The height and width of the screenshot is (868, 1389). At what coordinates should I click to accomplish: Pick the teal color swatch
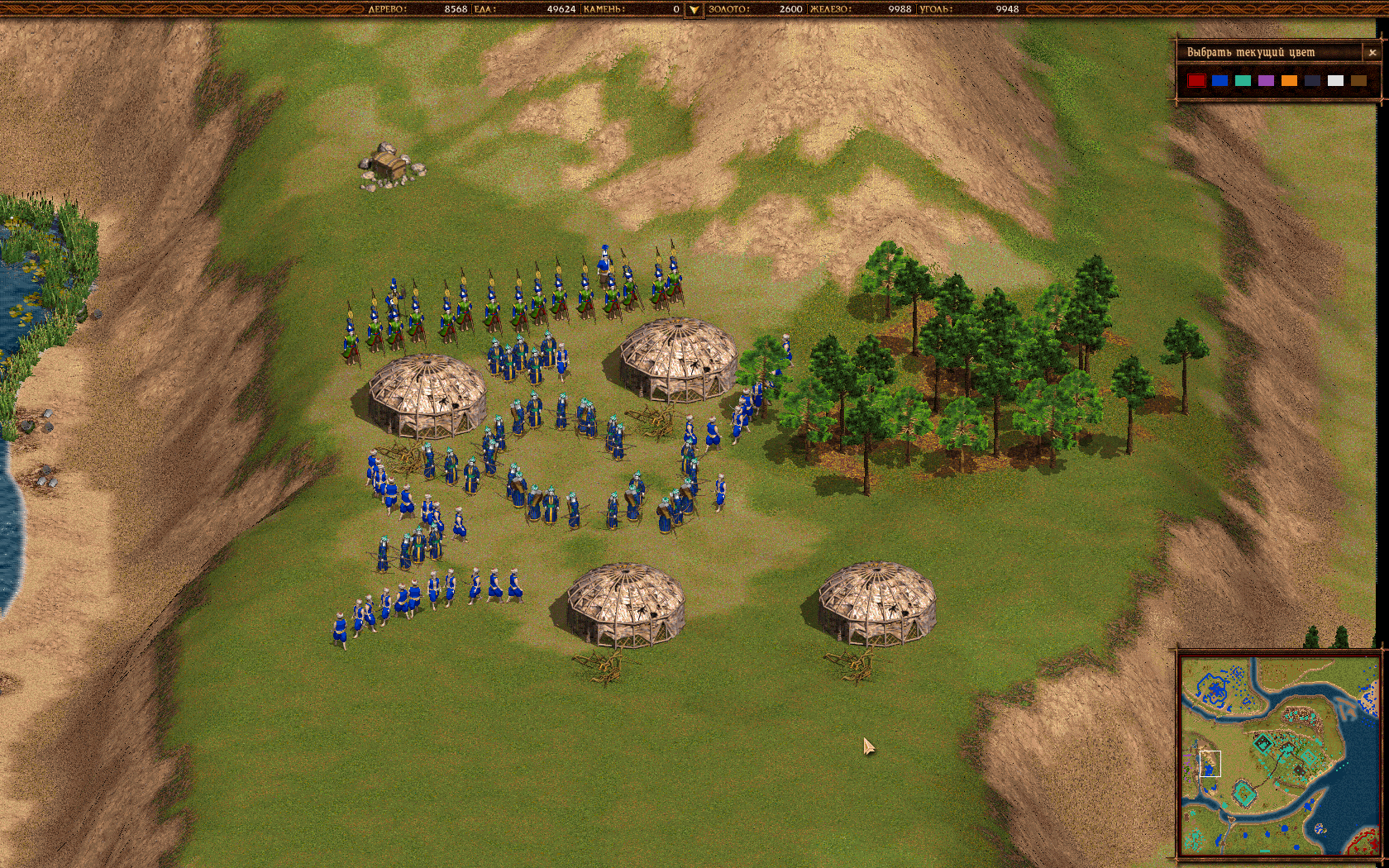click(1243, 80)
